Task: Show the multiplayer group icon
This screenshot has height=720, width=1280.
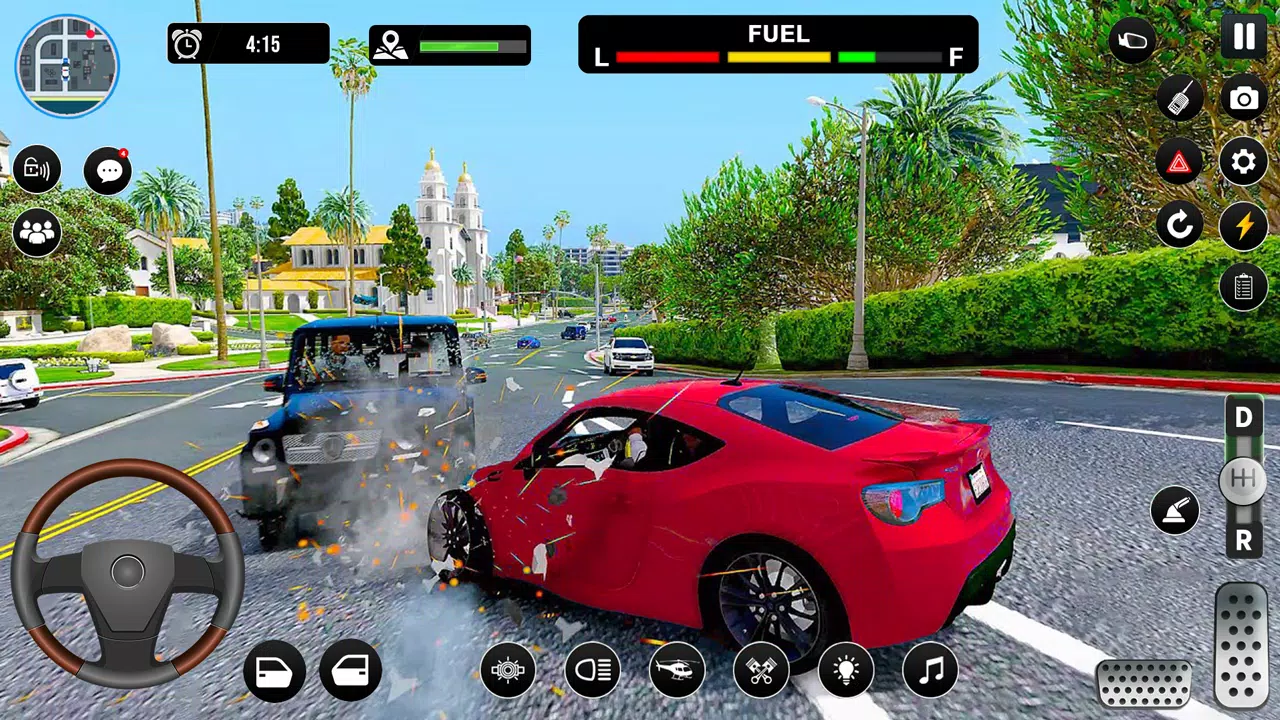Action: tap(37, 233)
